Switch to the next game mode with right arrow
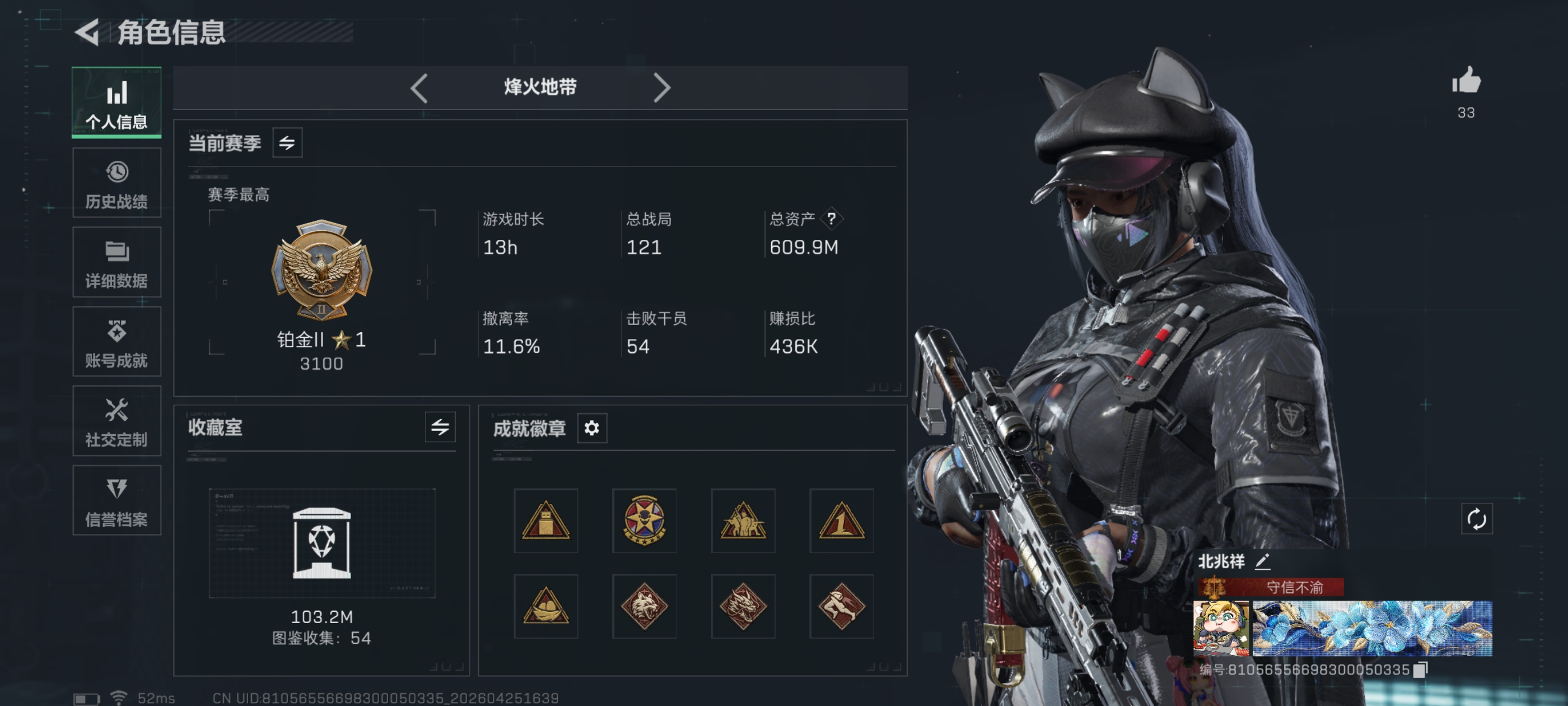This screenshot has height=706, width=1568. coord(662,89)
